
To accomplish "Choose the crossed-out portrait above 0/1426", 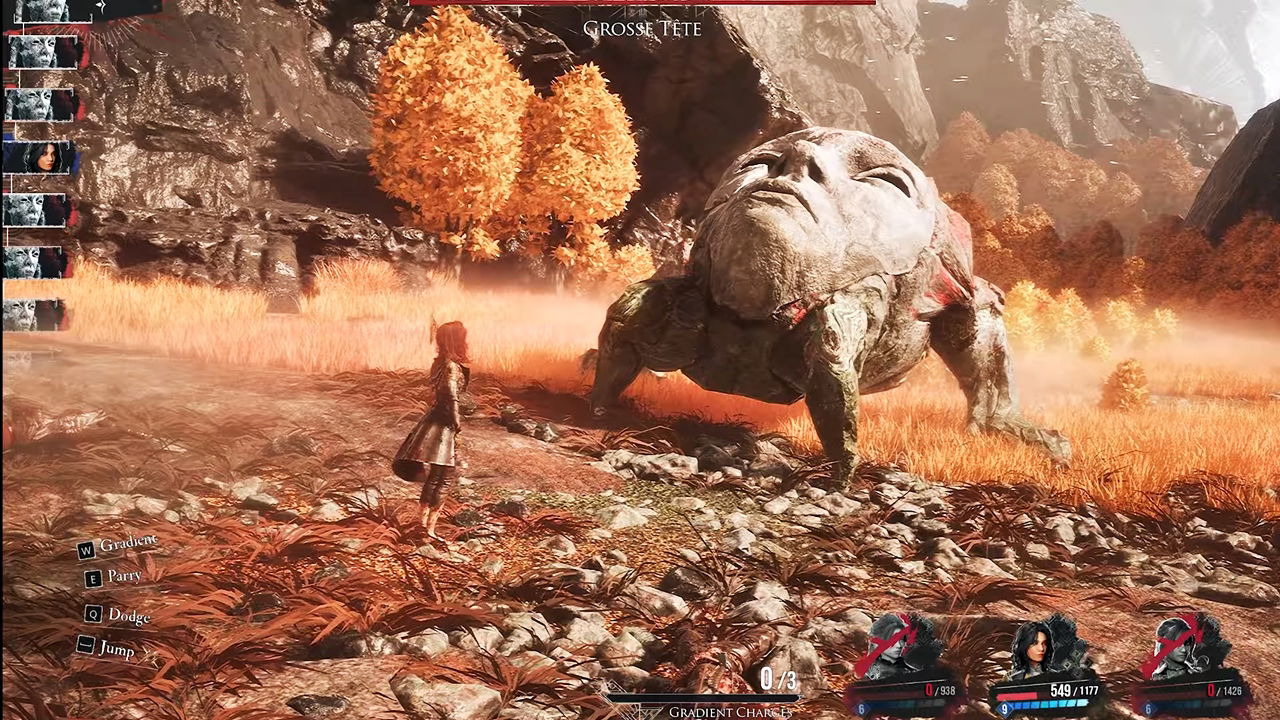I will tap(1181, 647).
